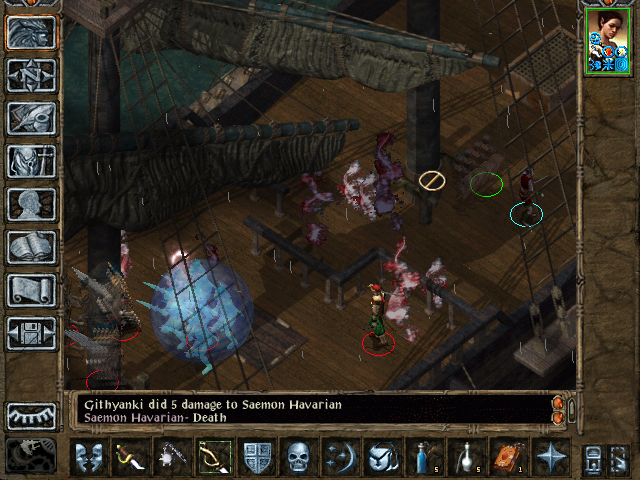Rest the party with the closed-eye button
This screenshot has height=480, width=640.
(32, 416)
